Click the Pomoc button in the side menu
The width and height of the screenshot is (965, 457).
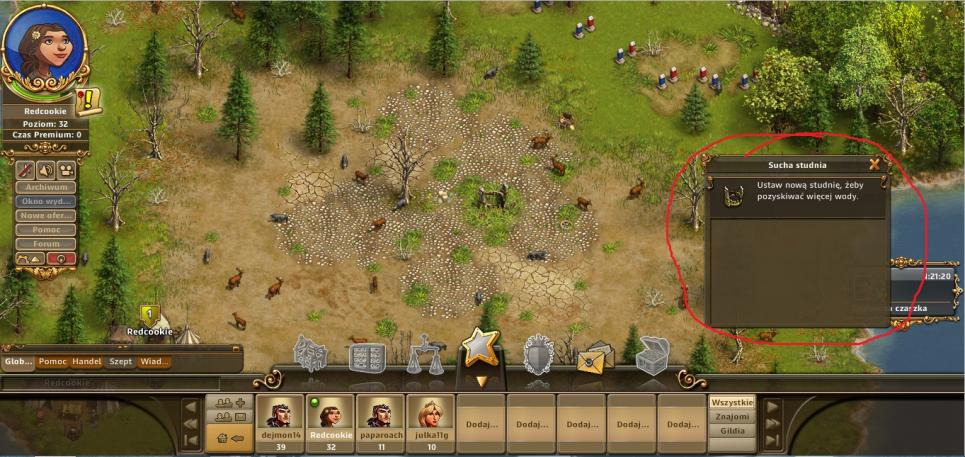[46, 229]
